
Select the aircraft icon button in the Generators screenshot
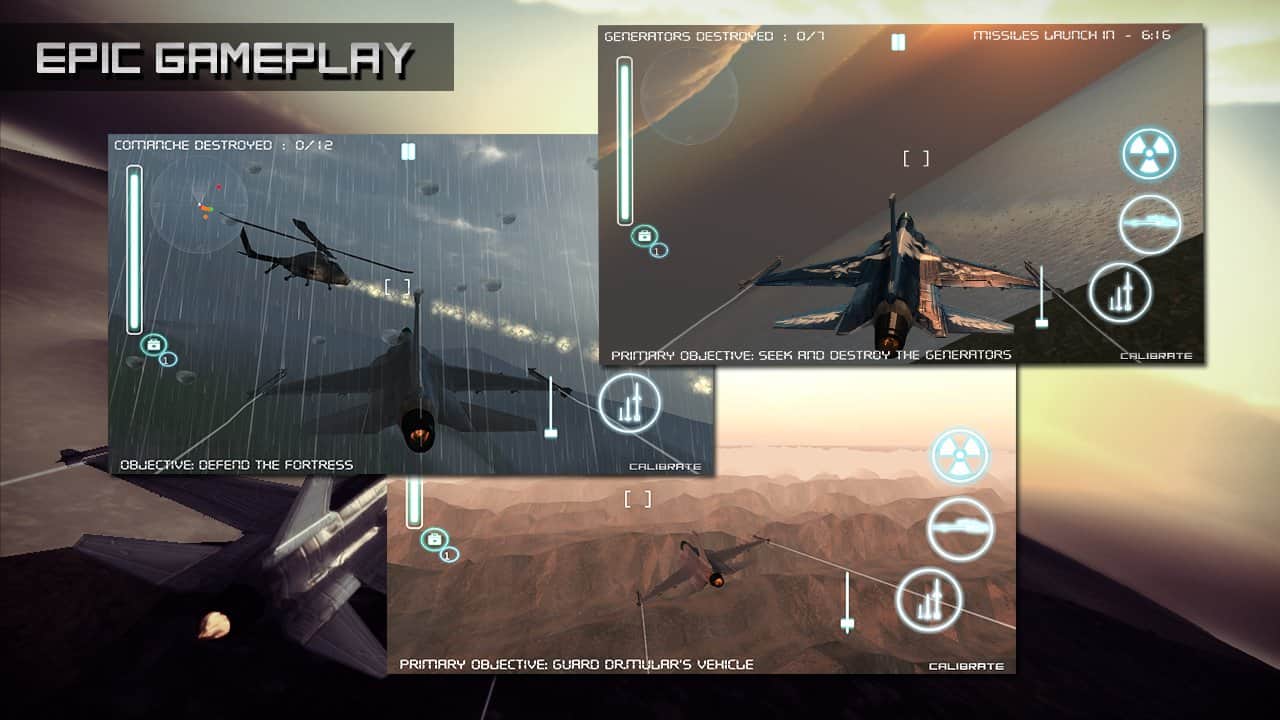click(1150, 224)
